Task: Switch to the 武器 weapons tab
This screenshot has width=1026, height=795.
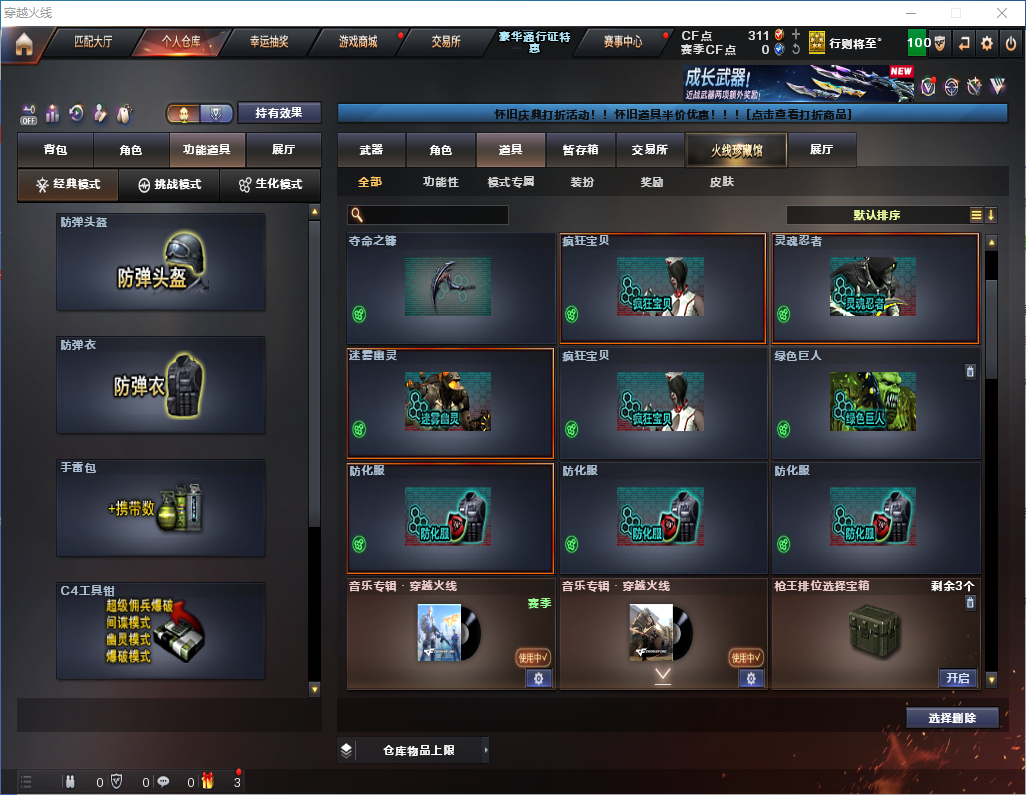Action: [x=371, y=150]
